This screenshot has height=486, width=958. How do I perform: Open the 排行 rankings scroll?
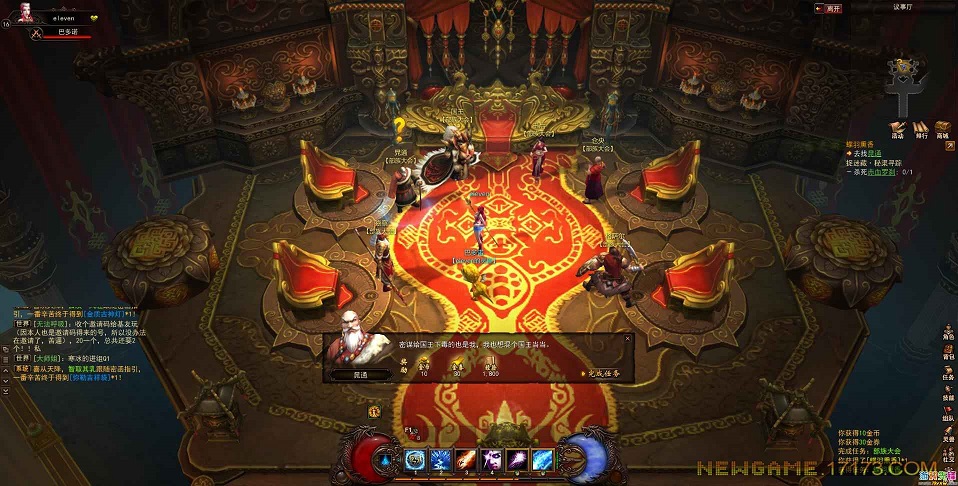click(920, 129)
